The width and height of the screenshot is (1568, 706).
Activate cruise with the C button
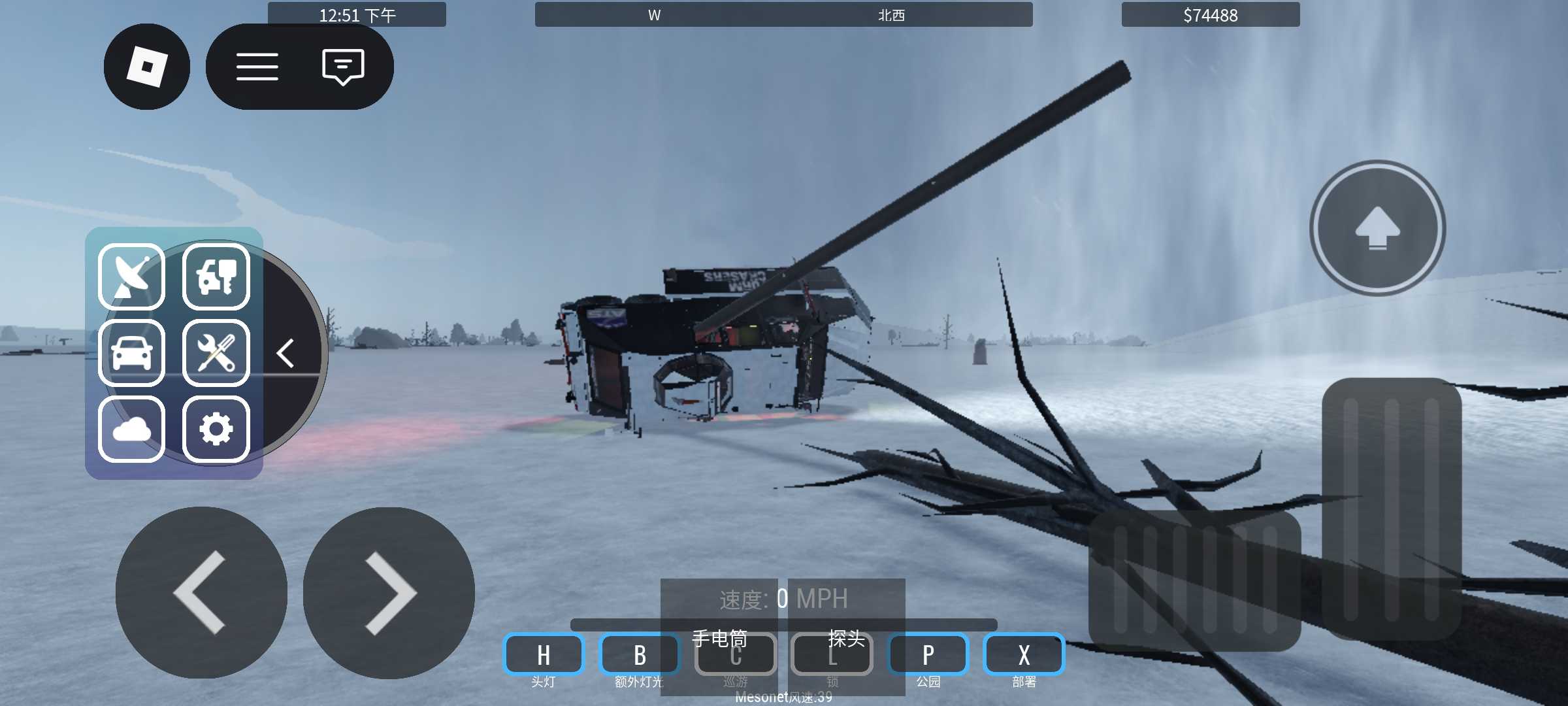736,654
